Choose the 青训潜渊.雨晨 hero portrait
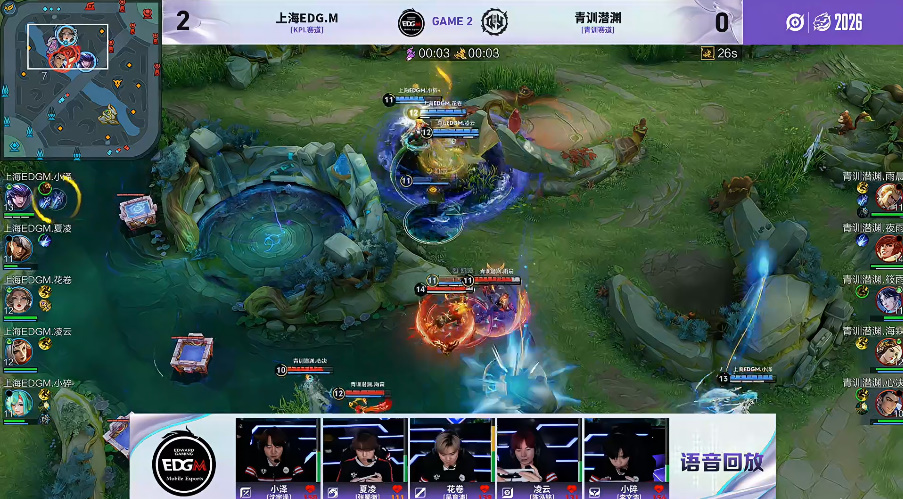Screen dimensions: 903x499 click(x=888, y=196)
